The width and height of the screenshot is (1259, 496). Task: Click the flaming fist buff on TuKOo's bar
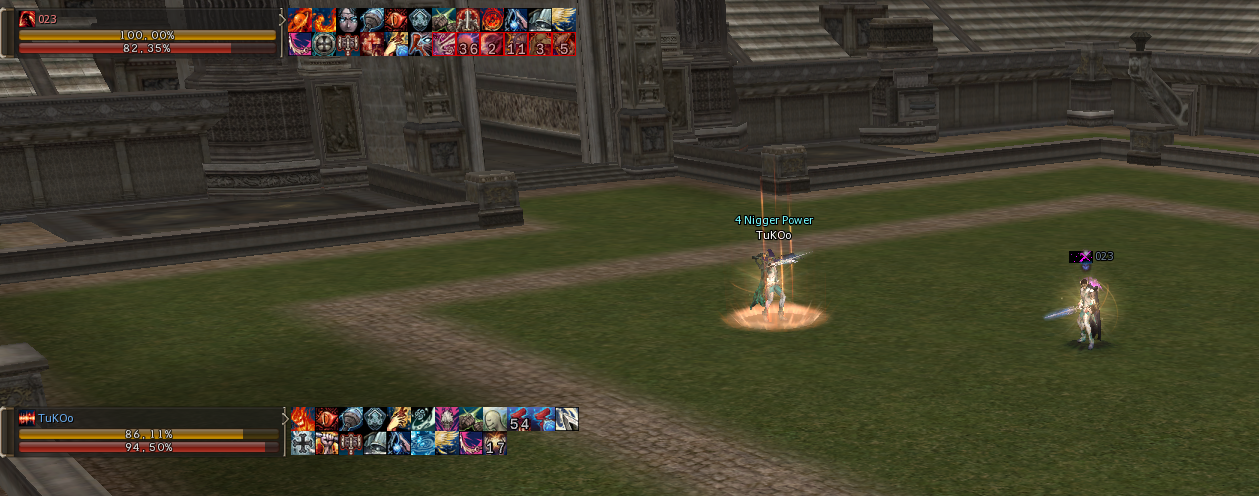click(326, 444)
